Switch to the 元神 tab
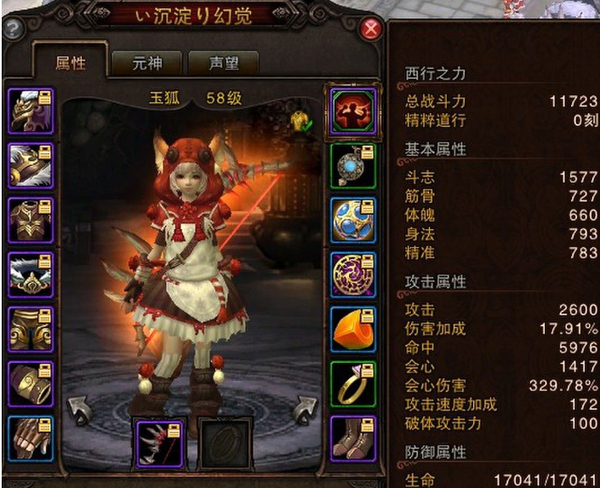Viewport: 600px width, 488px height. [145, 62]
